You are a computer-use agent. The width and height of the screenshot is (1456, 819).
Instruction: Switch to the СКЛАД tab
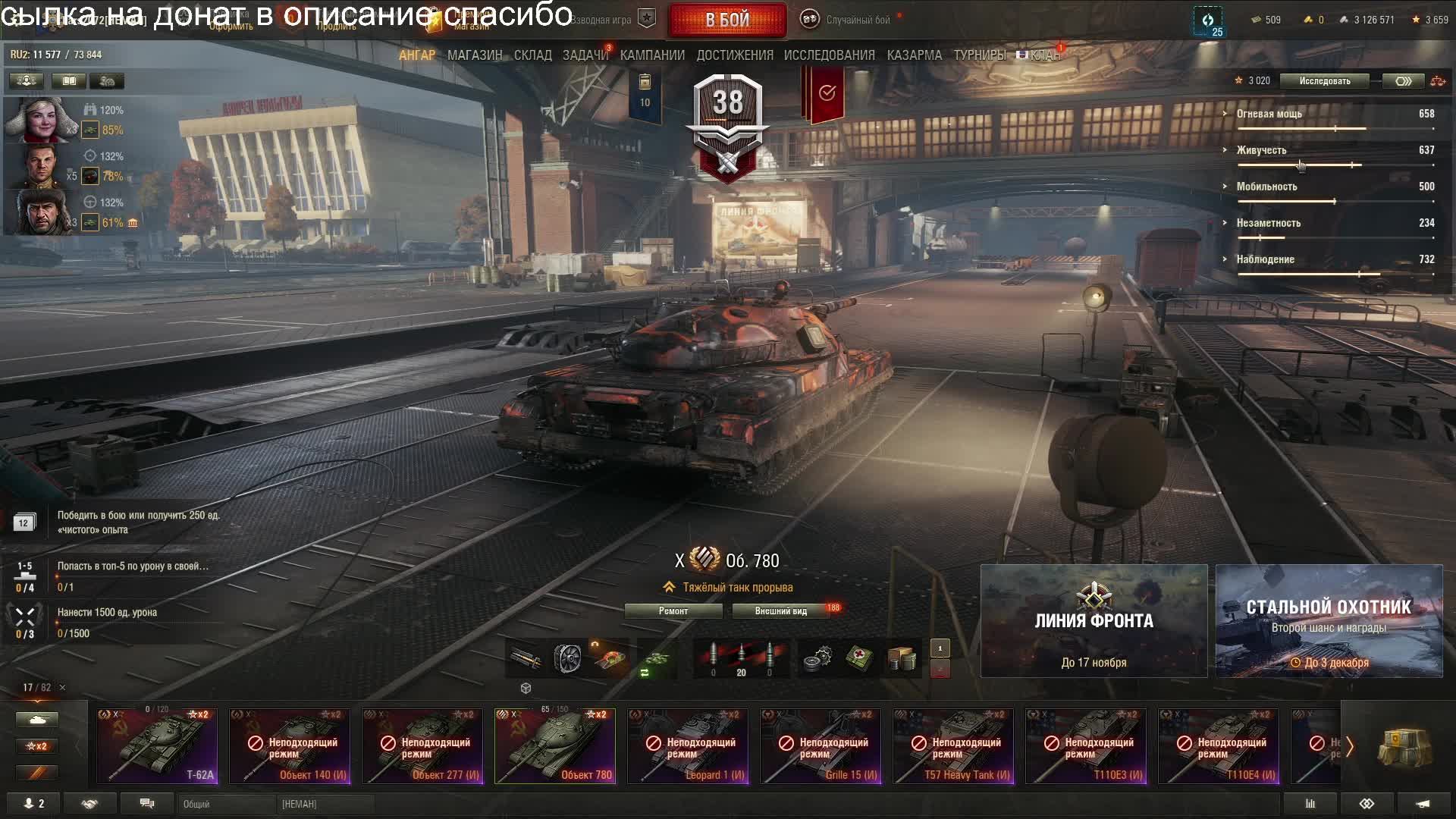point(532,55)
